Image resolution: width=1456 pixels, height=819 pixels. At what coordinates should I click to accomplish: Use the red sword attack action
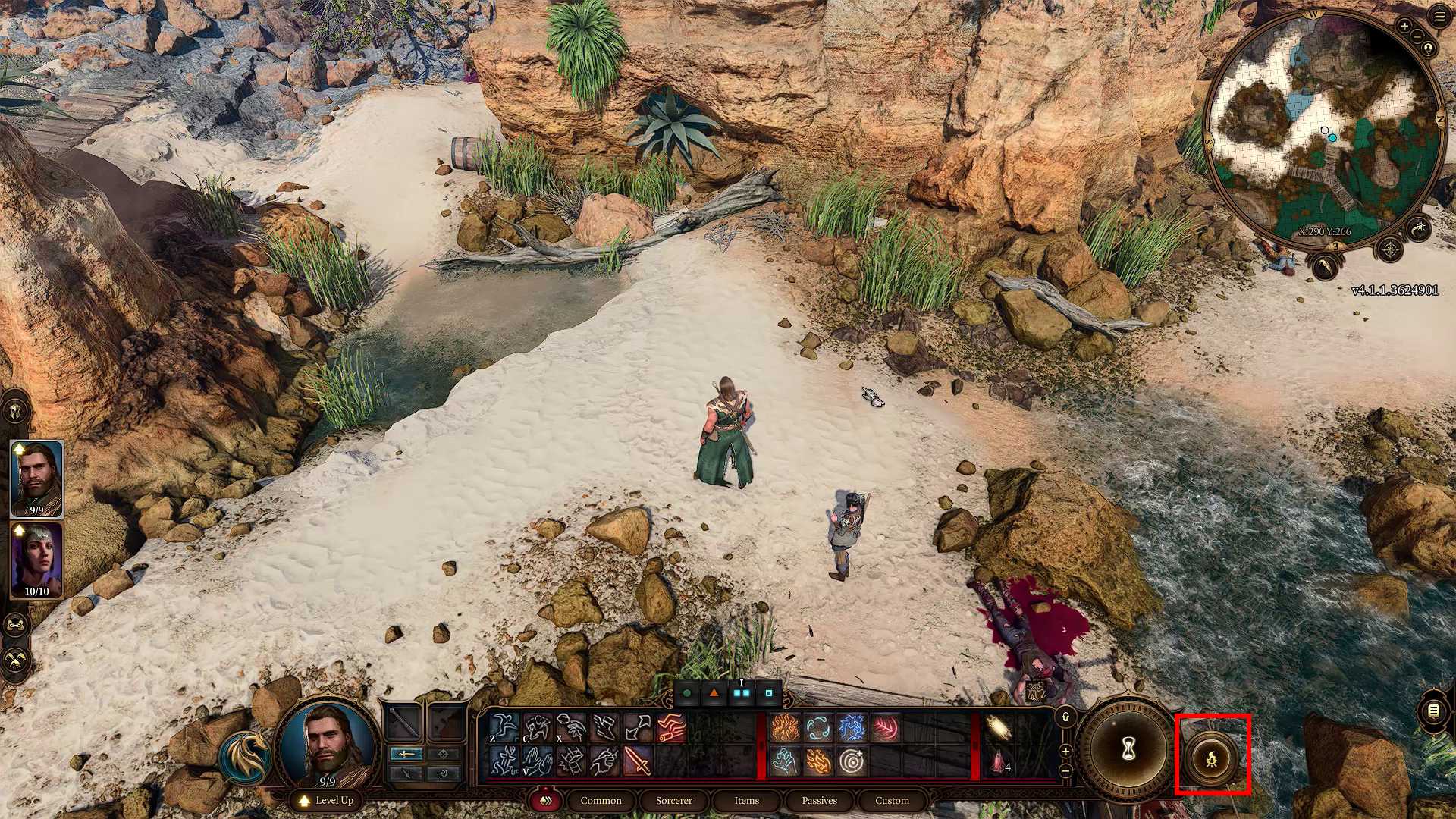(x=637, y=761)
